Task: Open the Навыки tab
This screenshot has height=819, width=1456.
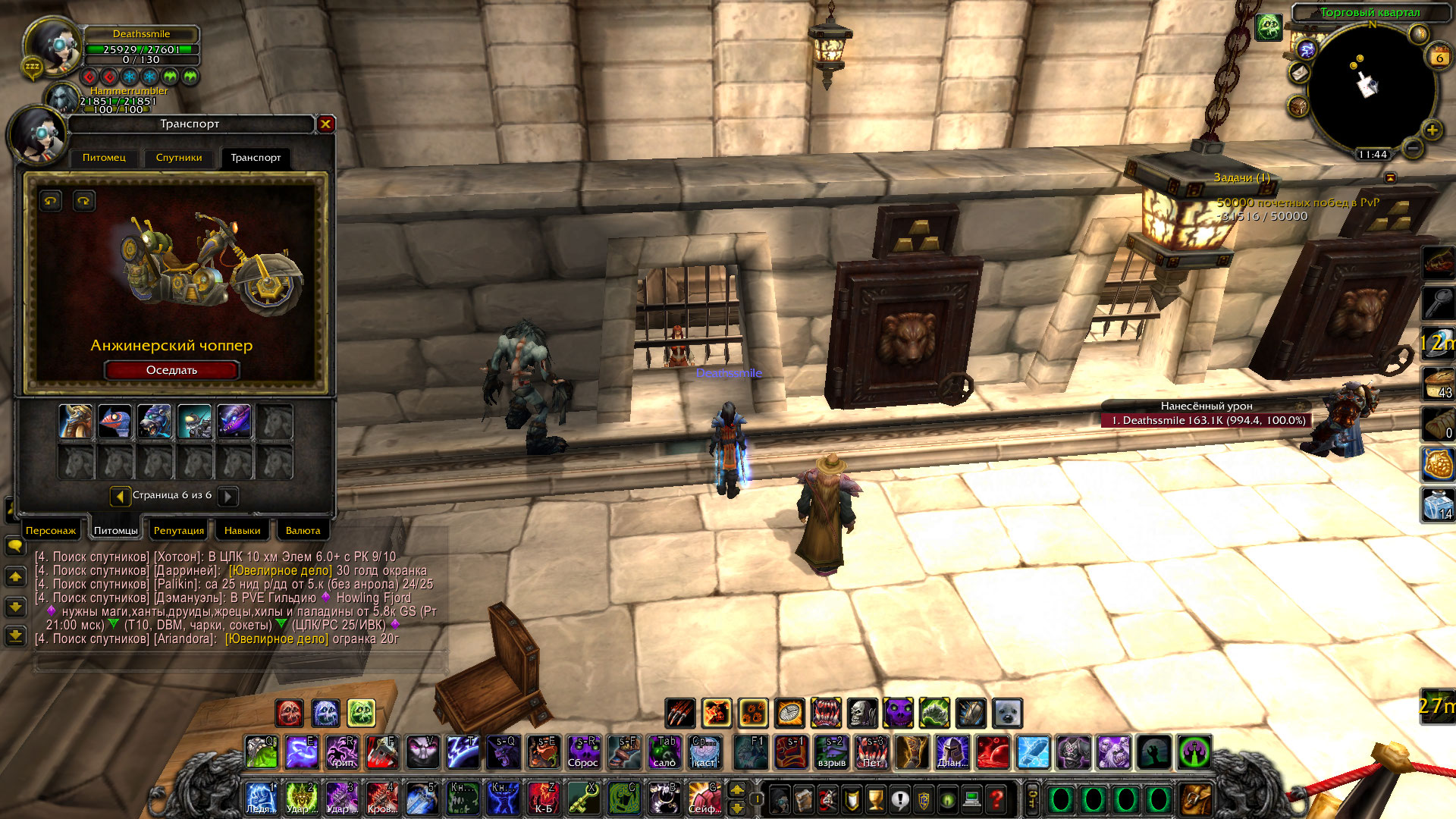Action: click(x=243, y=530)
